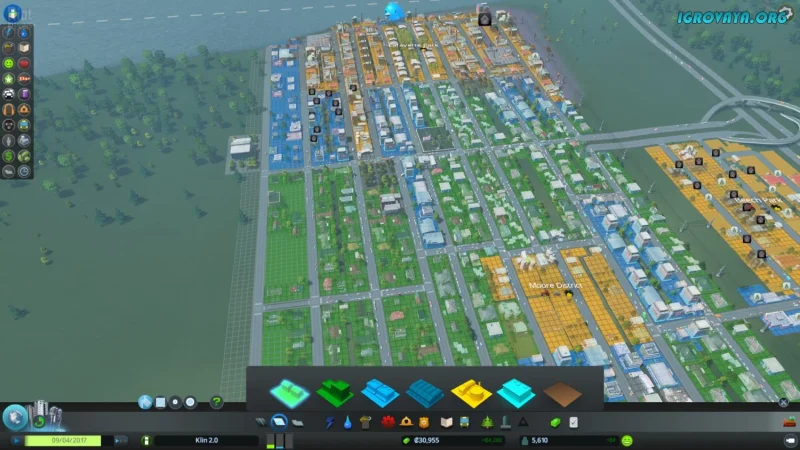800x450 pixels.
Task: Click the green question mark help button
Action: (217, 402)
